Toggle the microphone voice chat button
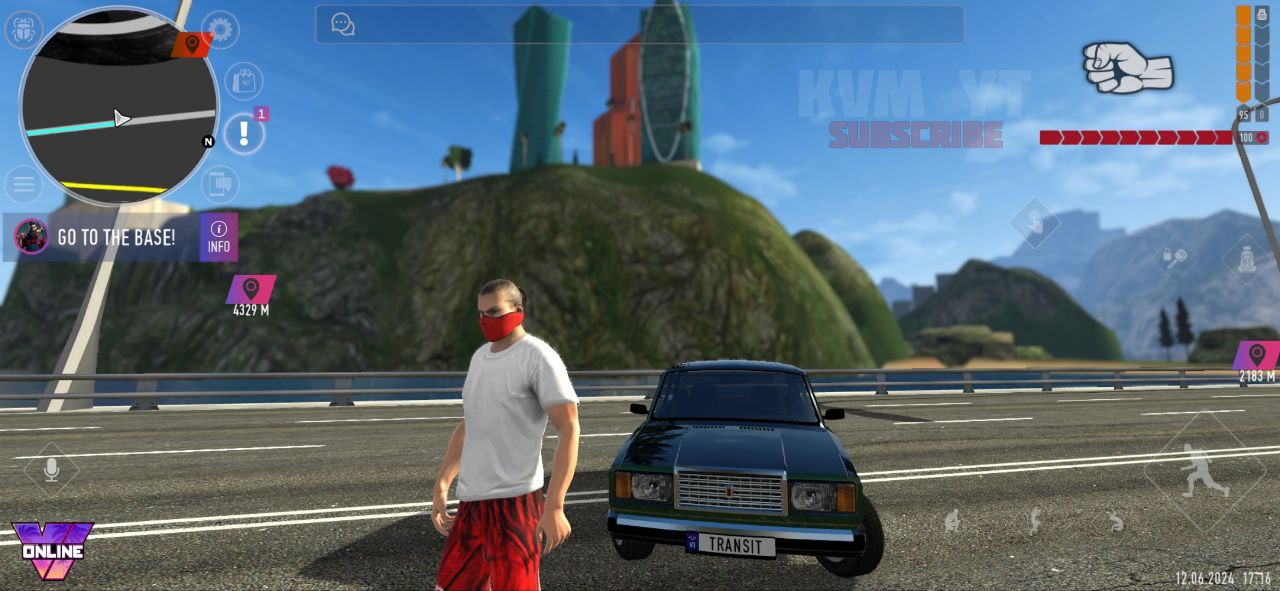The width and height of the screenshot is (1280, 591). (51, 469)
